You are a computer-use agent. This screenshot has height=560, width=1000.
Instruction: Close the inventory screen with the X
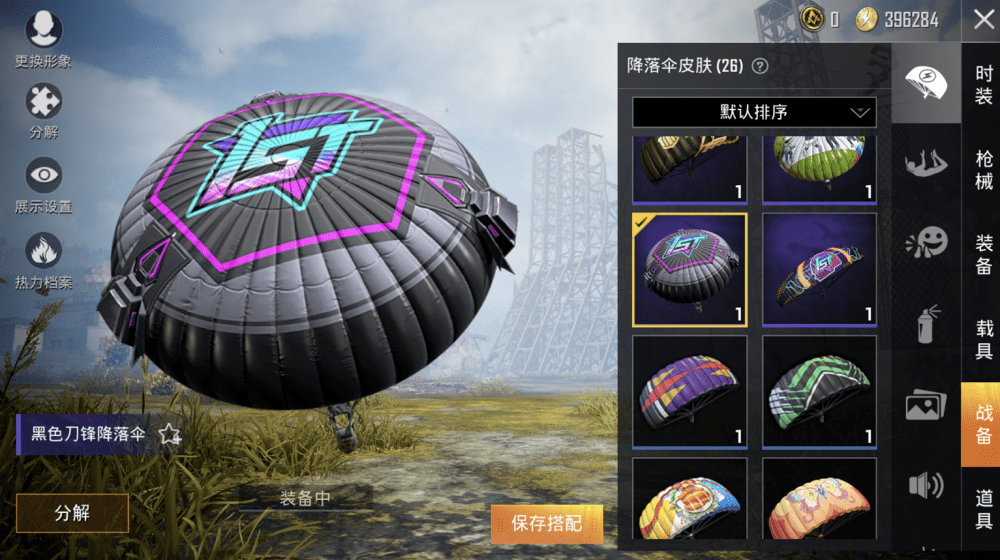tap(982, 19)
